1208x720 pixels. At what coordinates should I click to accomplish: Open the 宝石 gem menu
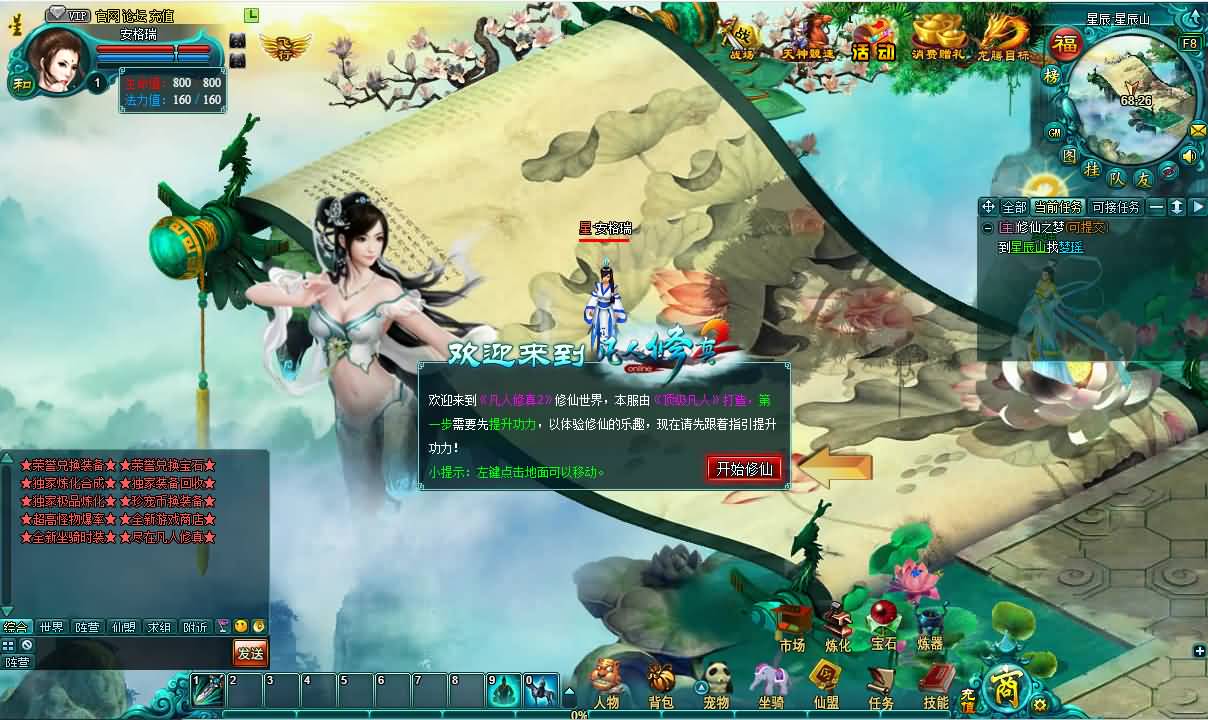884,626
